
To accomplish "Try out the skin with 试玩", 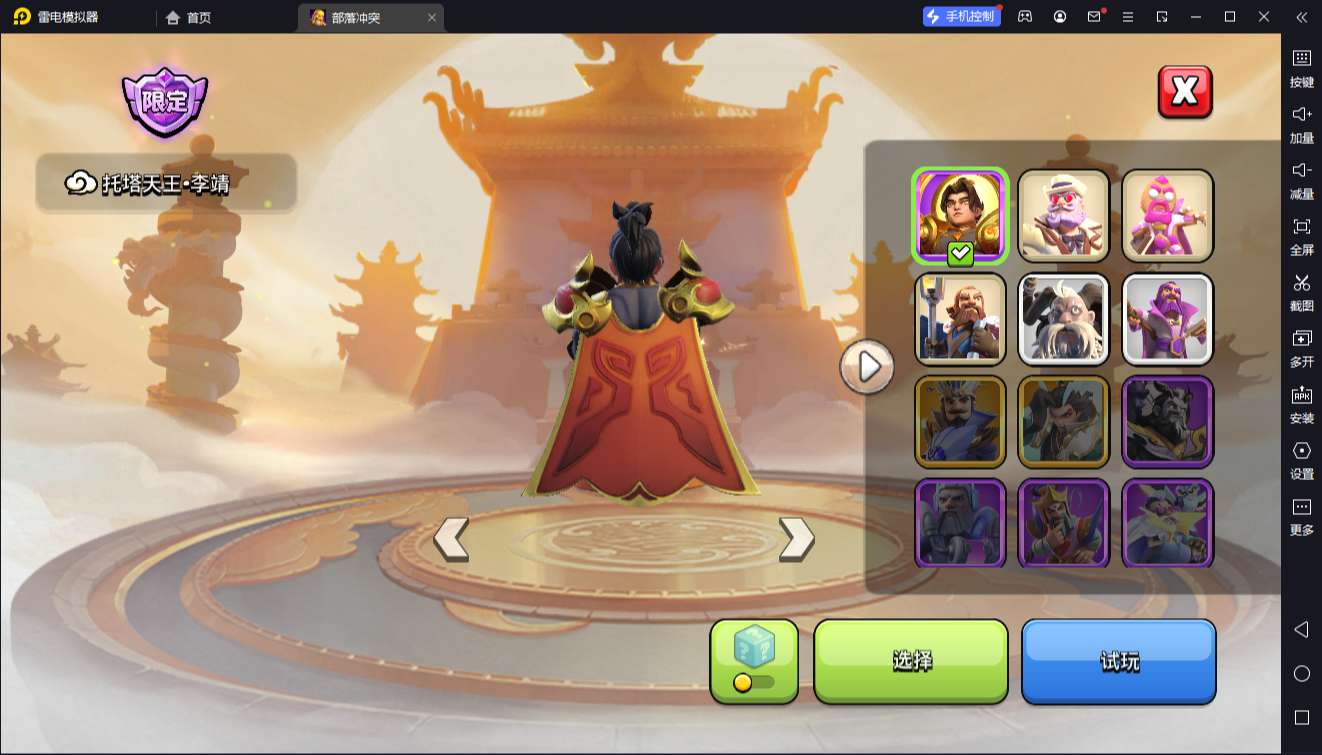I will pyautogui.click(x=1118, y=661).
